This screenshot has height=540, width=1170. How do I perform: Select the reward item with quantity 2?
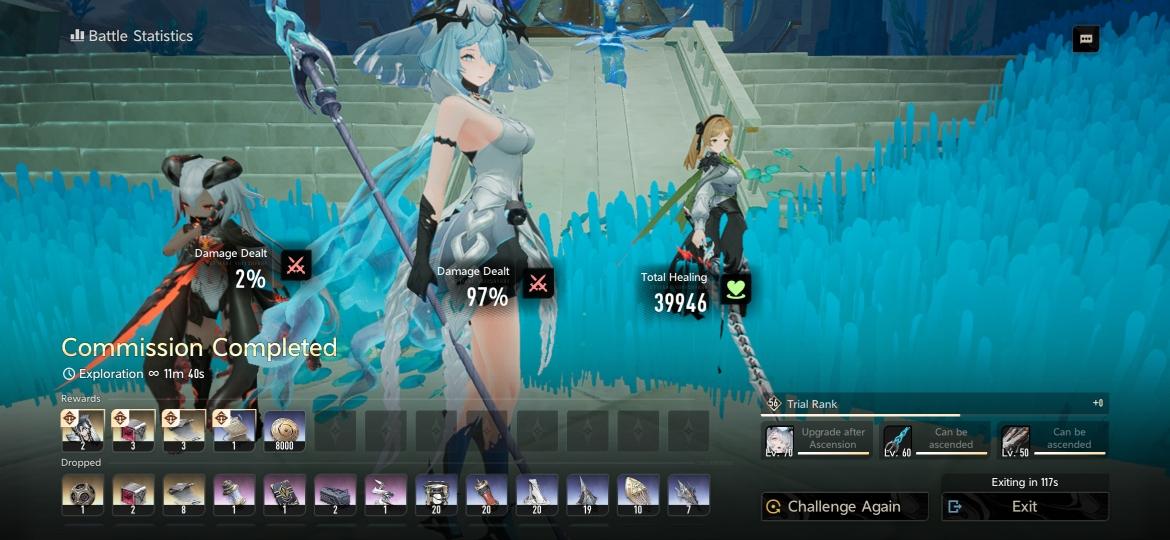(83, 431)
